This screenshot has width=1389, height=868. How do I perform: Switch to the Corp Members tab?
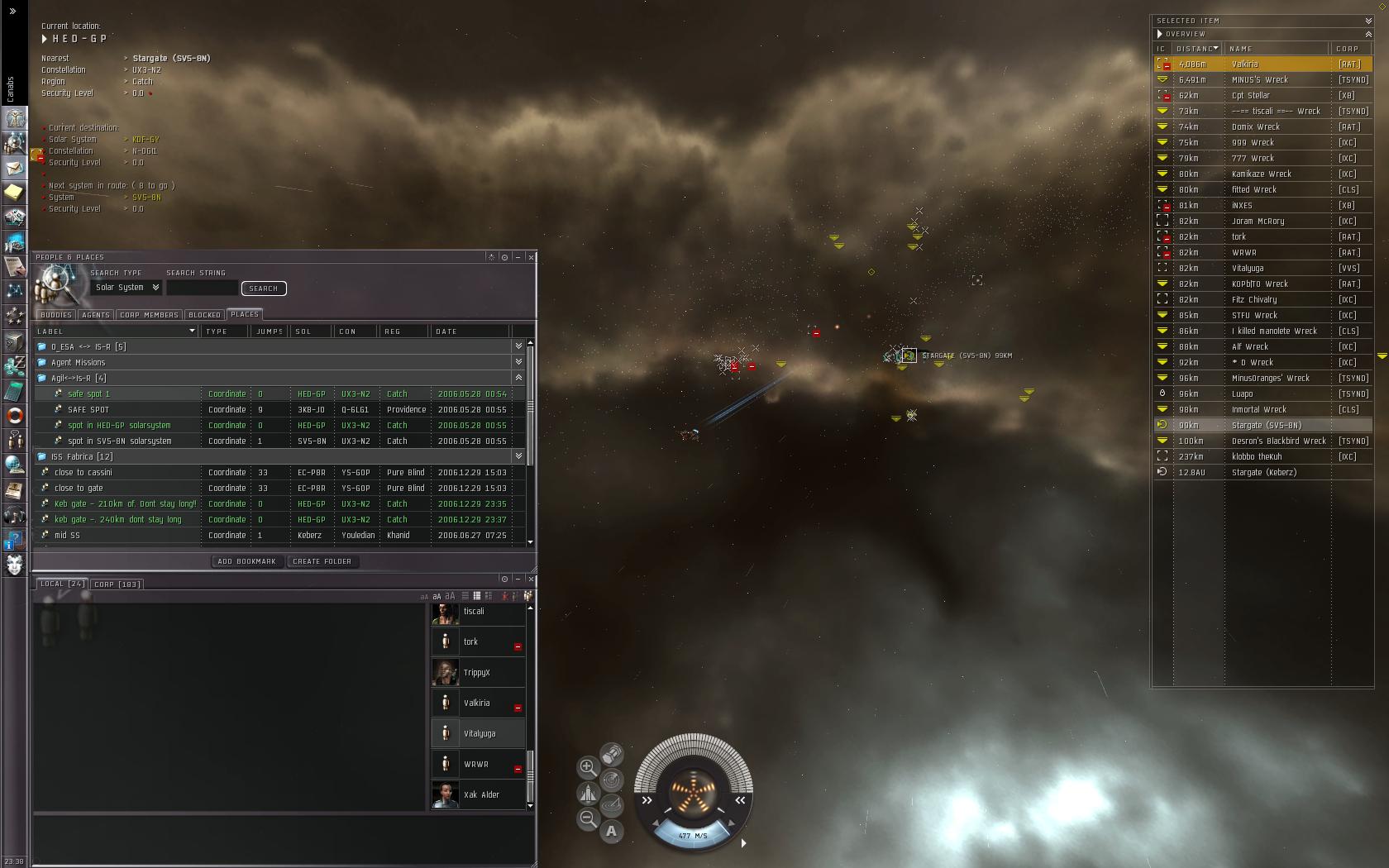tap(149, 315)
